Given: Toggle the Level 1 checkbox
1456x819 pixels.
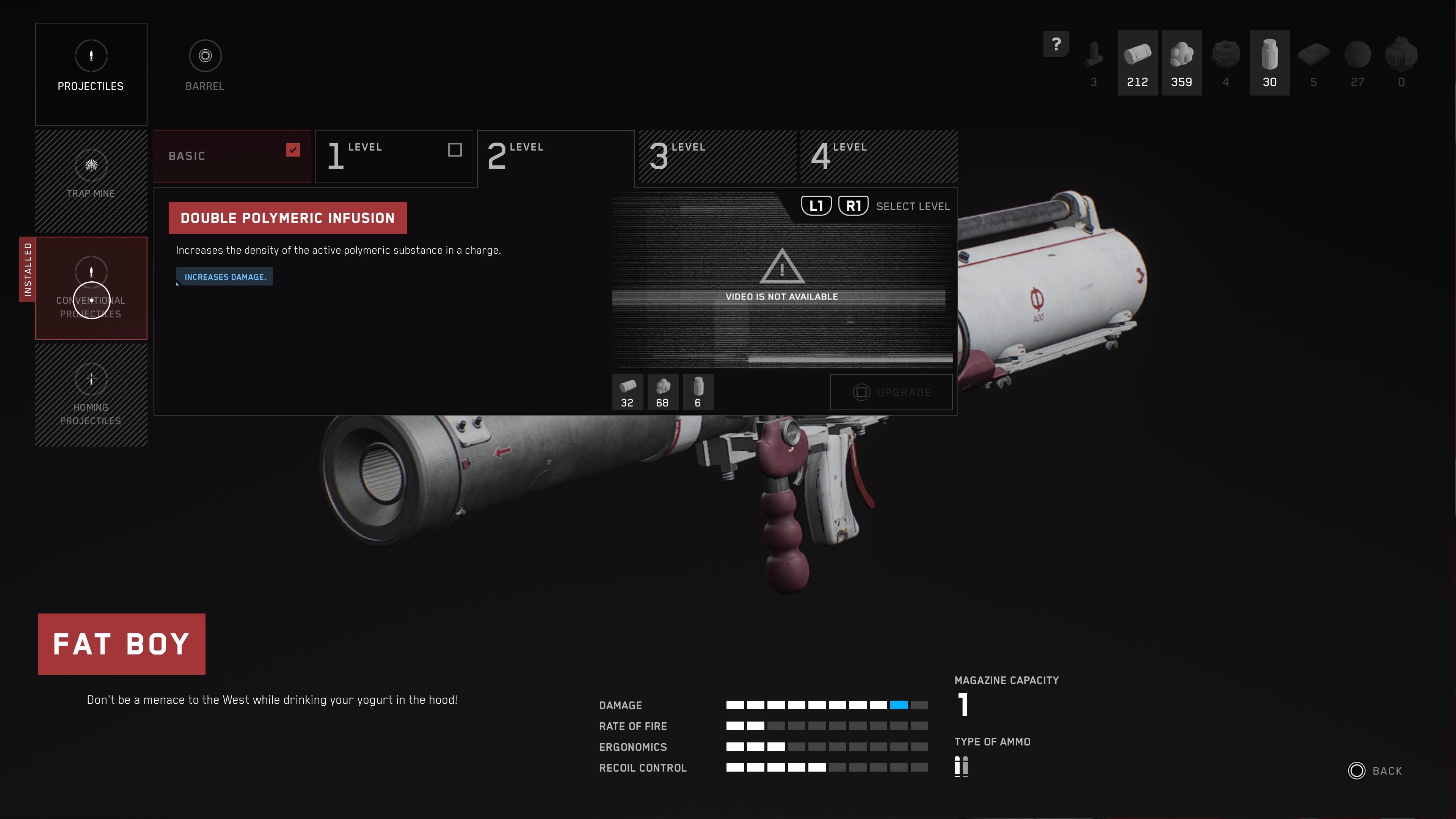Looking at the screenshot, I should pyautogui.click(x=455, y=150).
